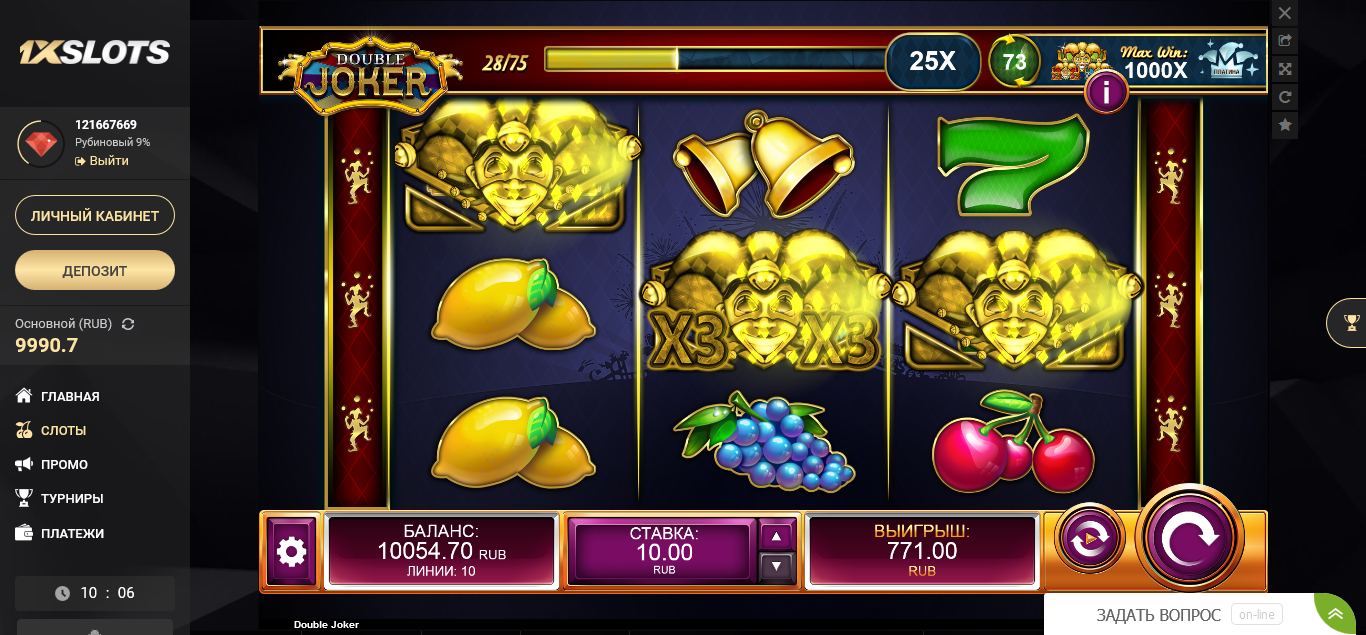Spin the reels with the large spin button
The width and height of the screenshot is (1366, 635).
pos(1189,537)
